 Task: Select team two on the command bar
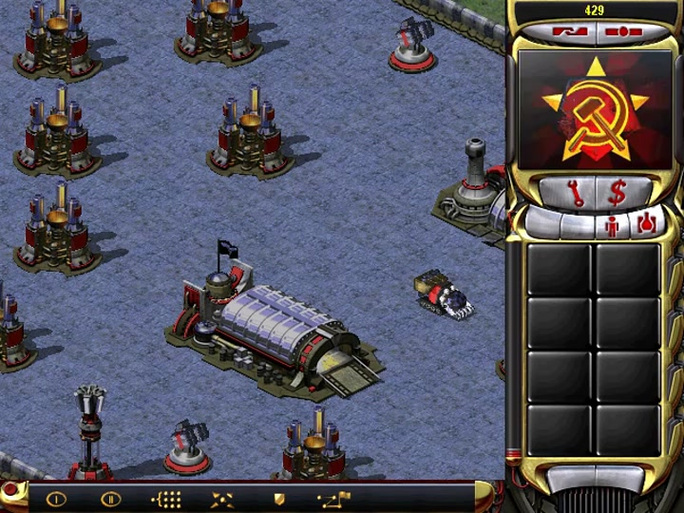(x=110, y=498)
